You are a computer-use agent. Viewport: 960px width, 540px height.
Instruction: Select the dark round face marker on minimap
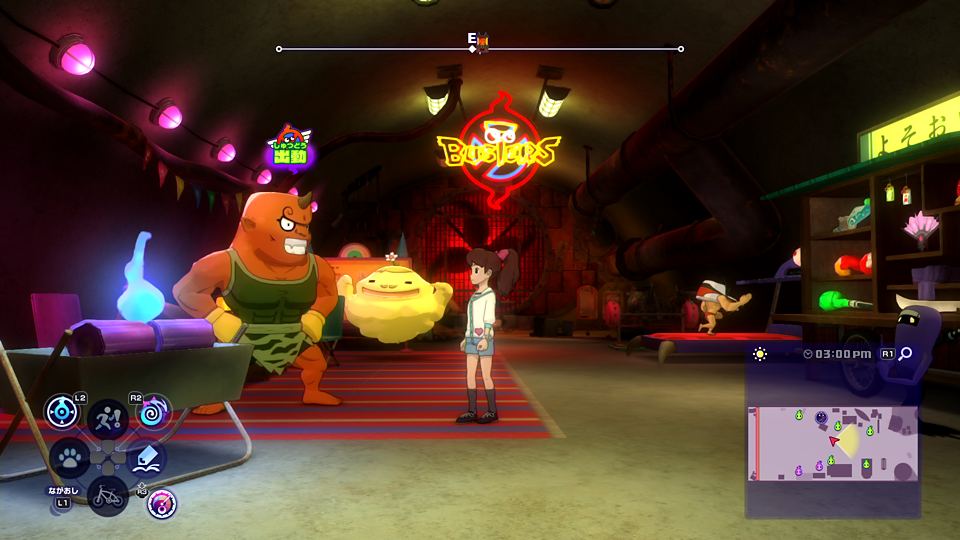(821, 417)
